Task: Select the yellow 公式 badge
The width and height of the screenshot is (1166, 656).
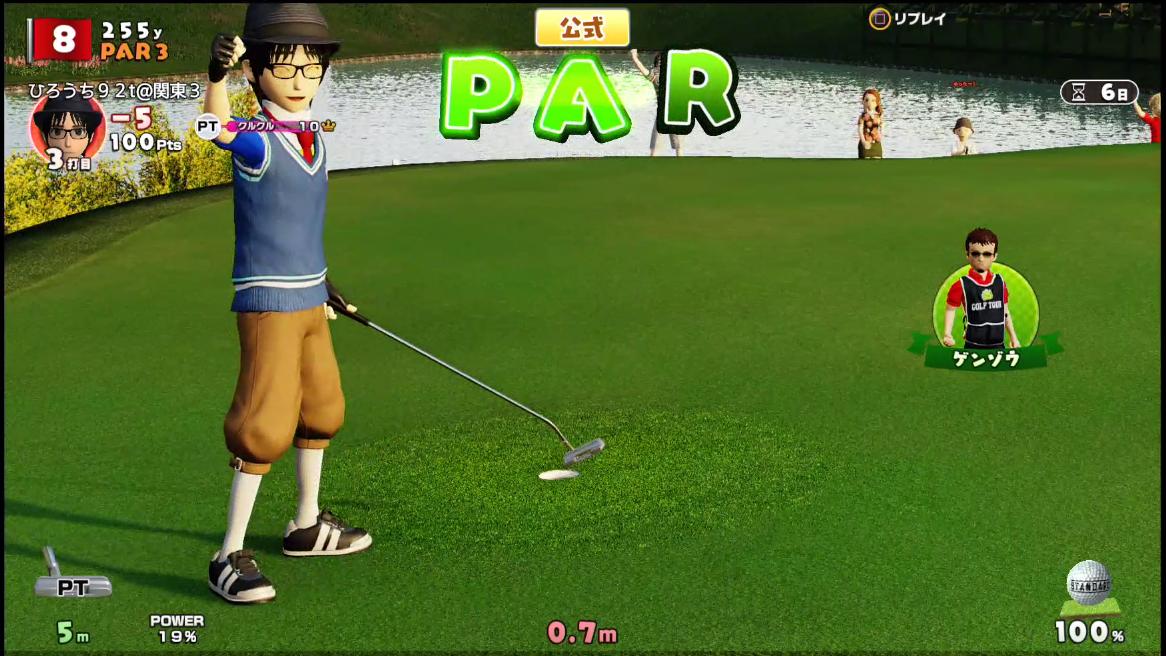Action: click(582, 28)
